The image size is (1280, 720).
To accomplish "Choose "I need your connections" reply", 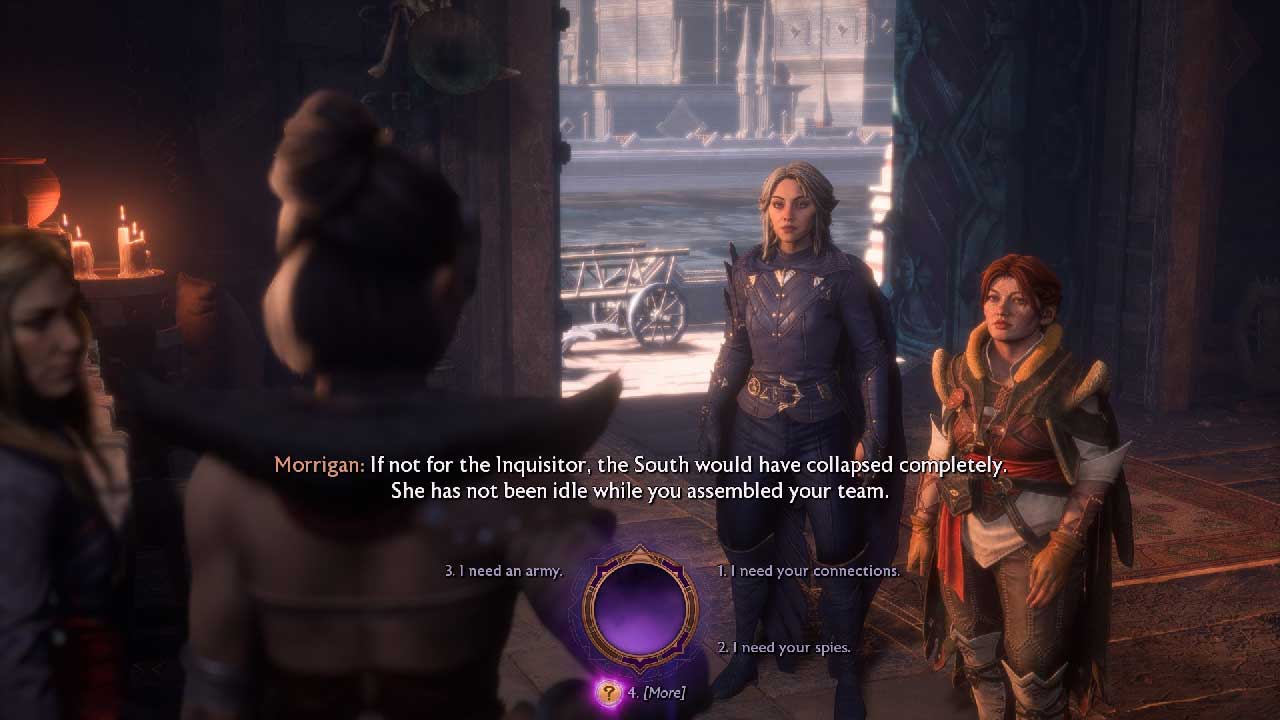I will pyautogui.click(x=809, y=571).
